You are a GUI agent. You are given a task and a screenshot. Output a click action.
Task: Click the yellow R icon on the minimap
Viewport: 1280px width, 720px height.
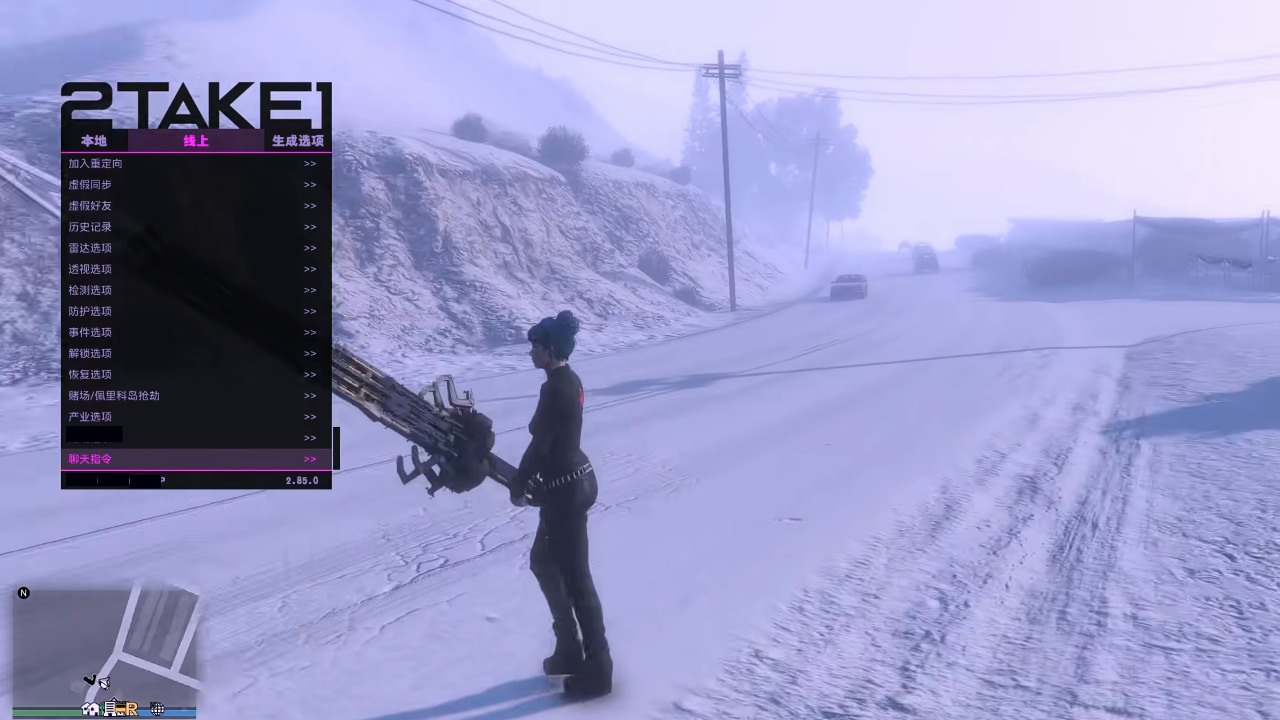[x=132, y=710]
